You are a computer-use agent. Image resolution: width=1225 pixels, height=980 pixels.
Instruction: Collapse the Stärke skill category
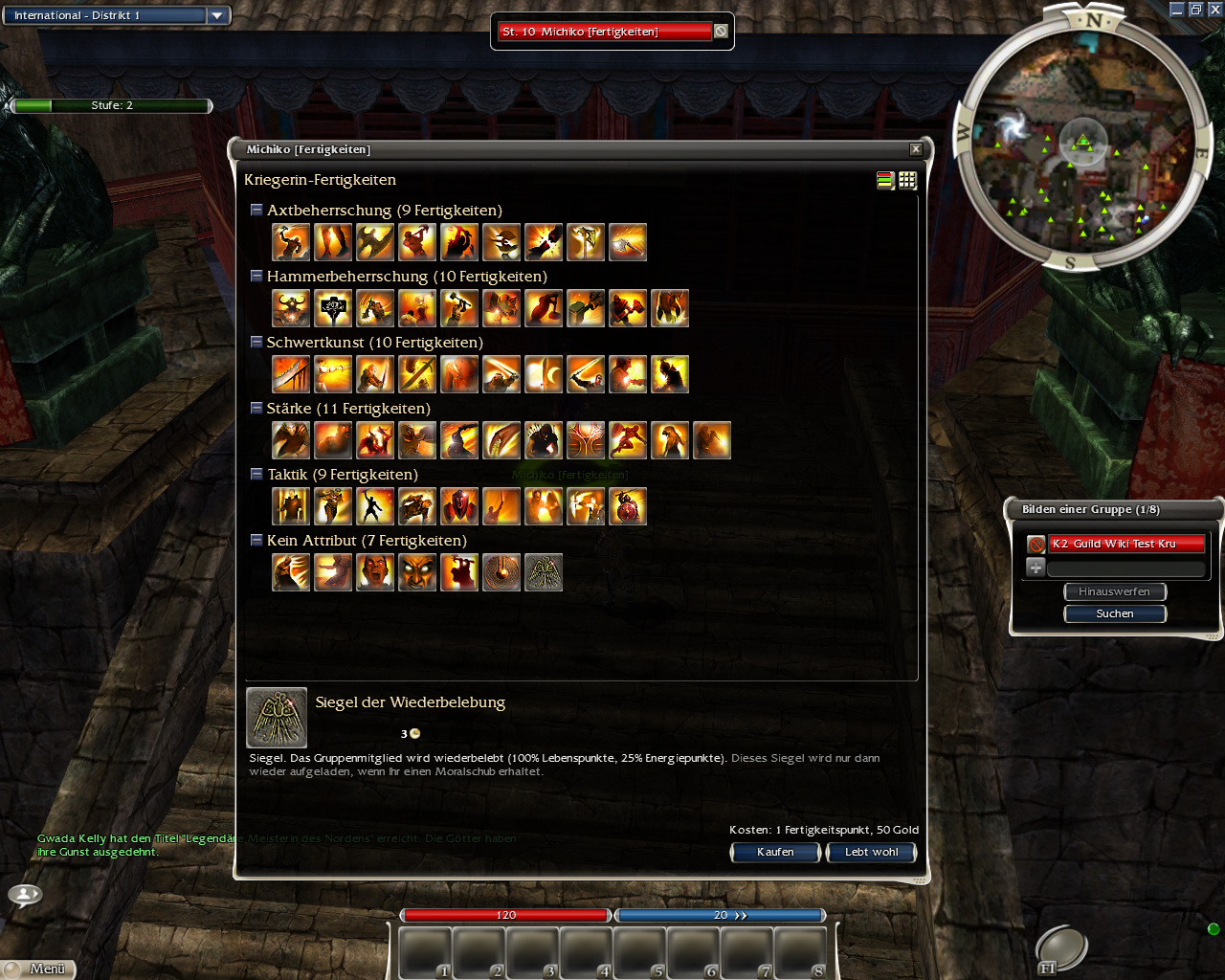point(256,408)
